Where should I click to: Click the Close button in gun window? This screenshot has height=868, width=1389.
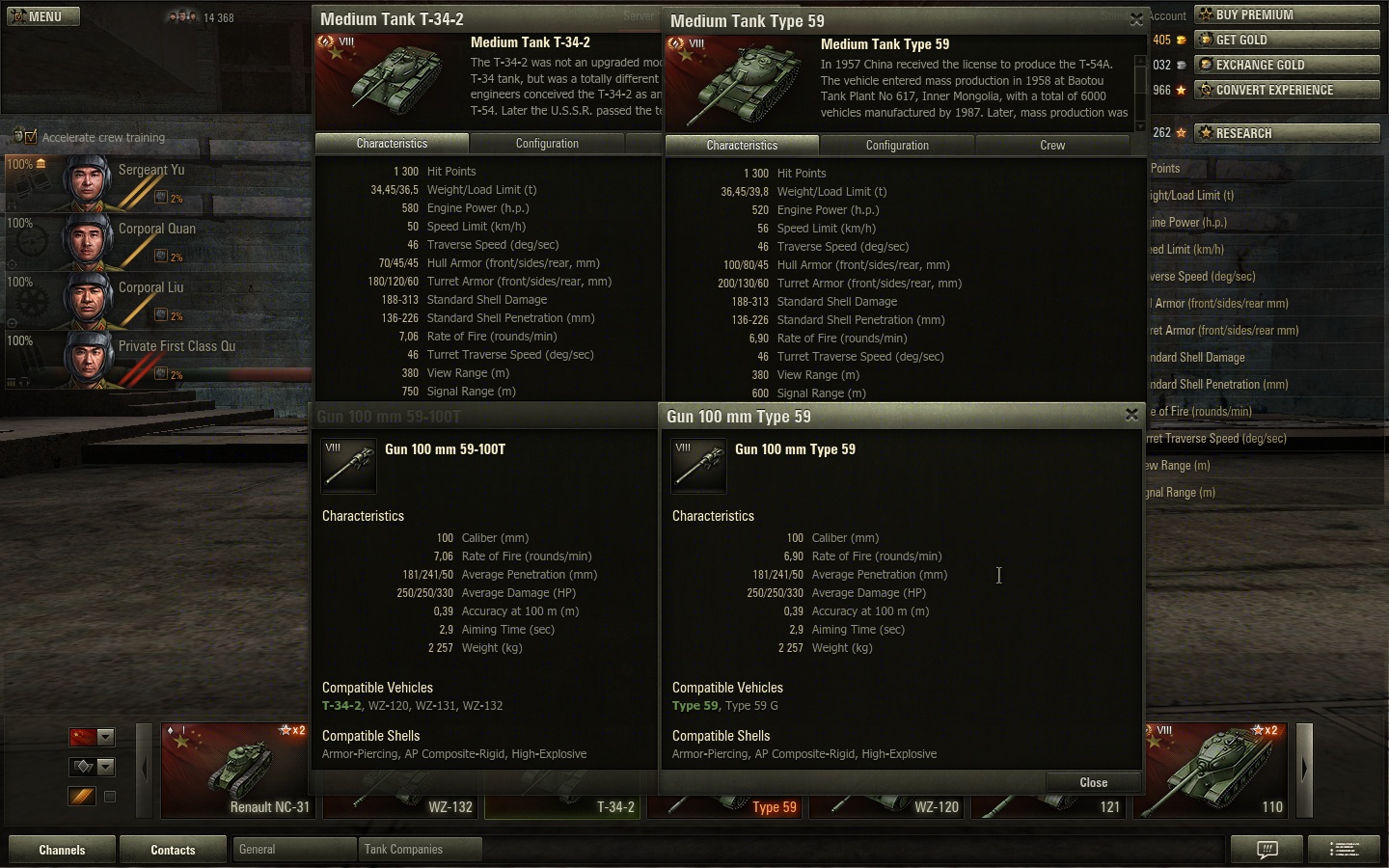pyautogui.click(x=1093, y=782)
